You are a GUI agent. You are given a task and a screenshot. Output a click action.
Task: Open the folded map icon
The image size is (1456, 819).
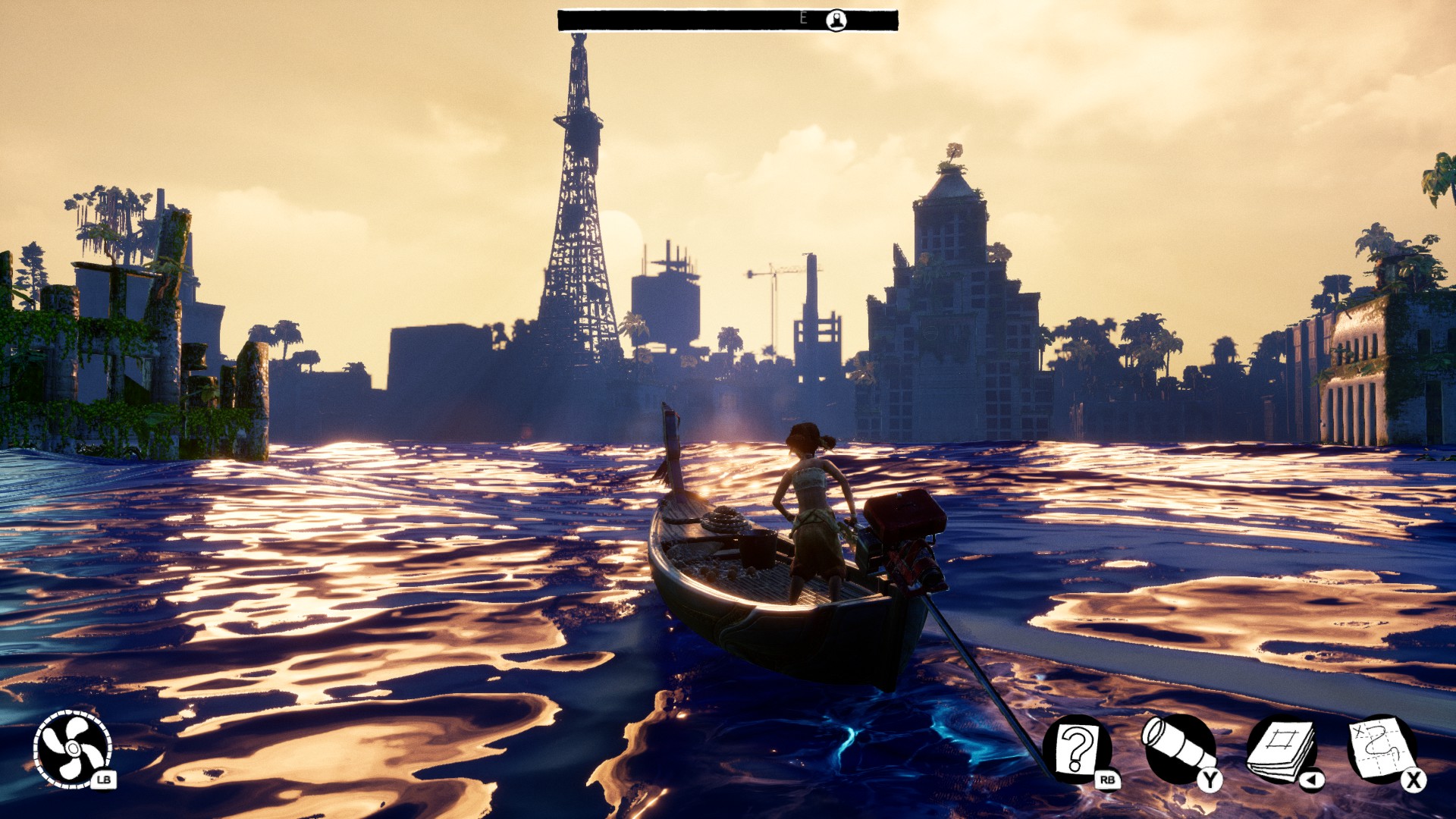coord(1382,749)
